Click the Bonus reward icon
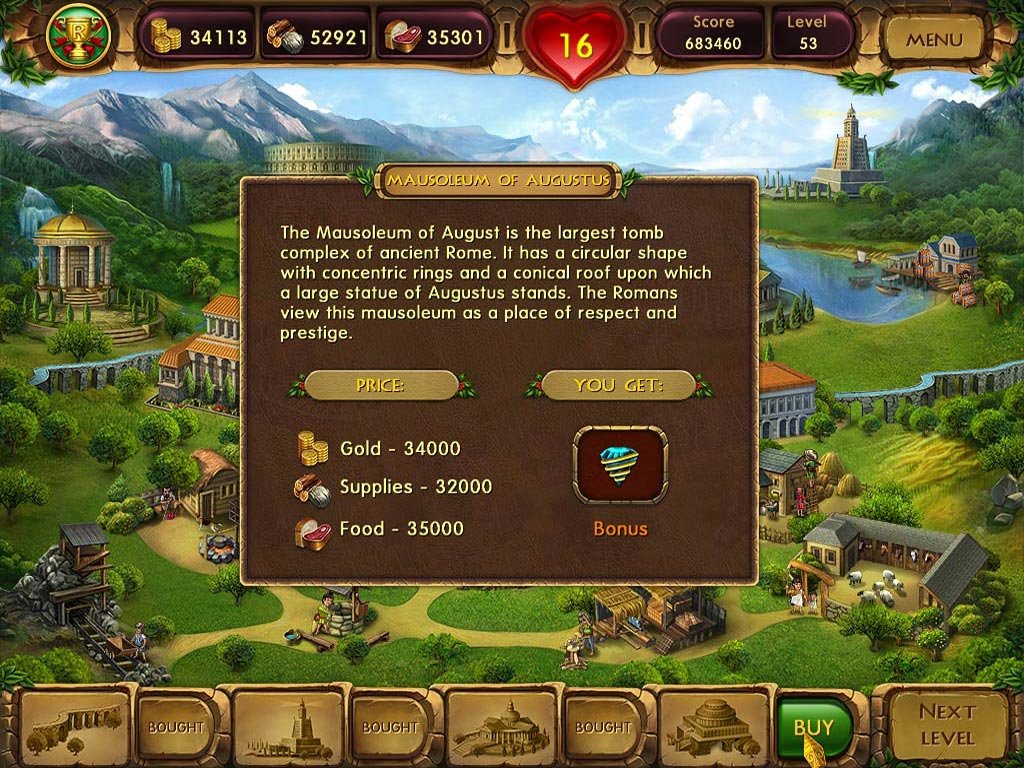The image size is (1024, 768). [620, 464]
